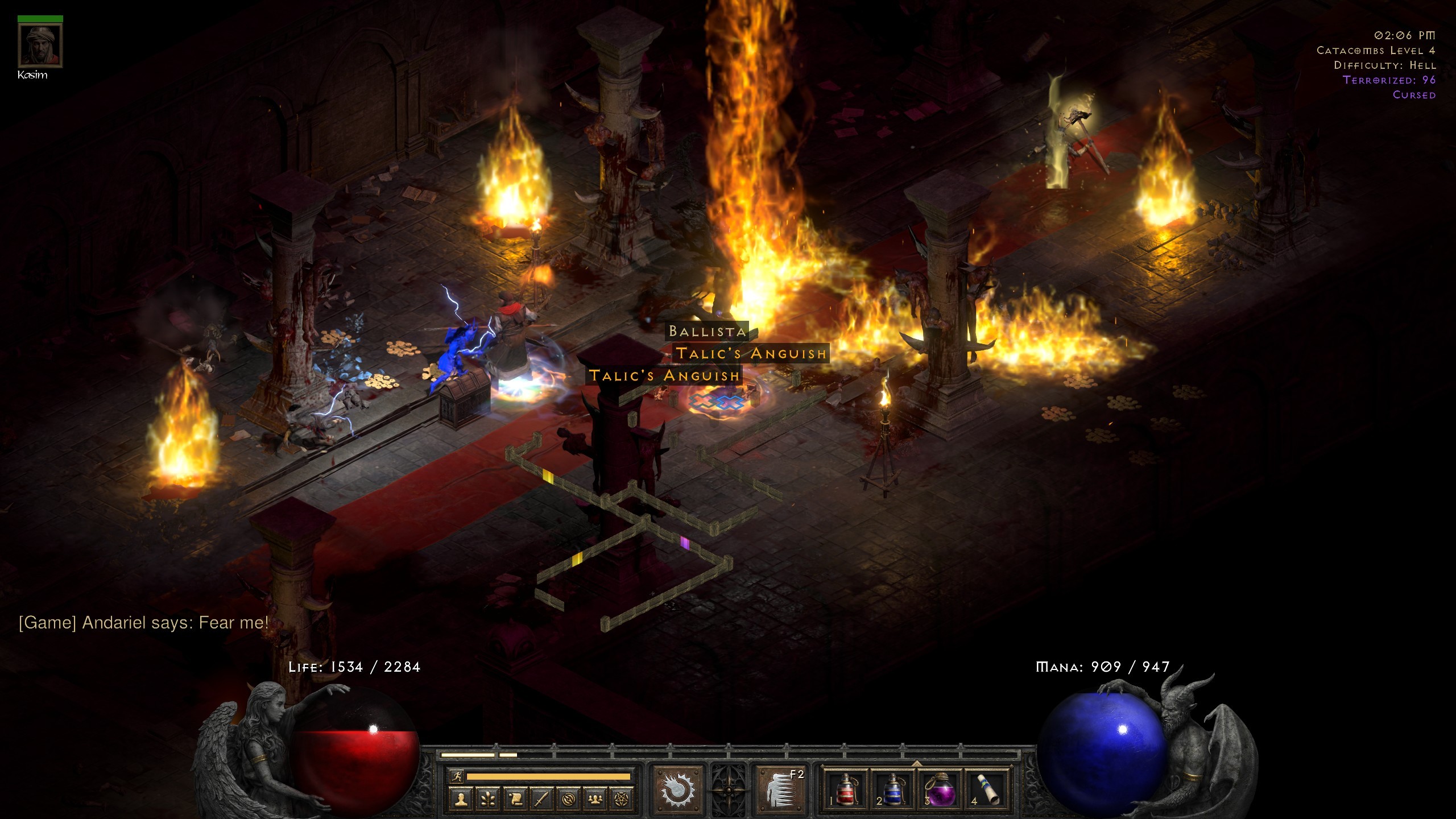Toggle the automap compass icon
Screen dimensions: 1456x819
(568, 800)
